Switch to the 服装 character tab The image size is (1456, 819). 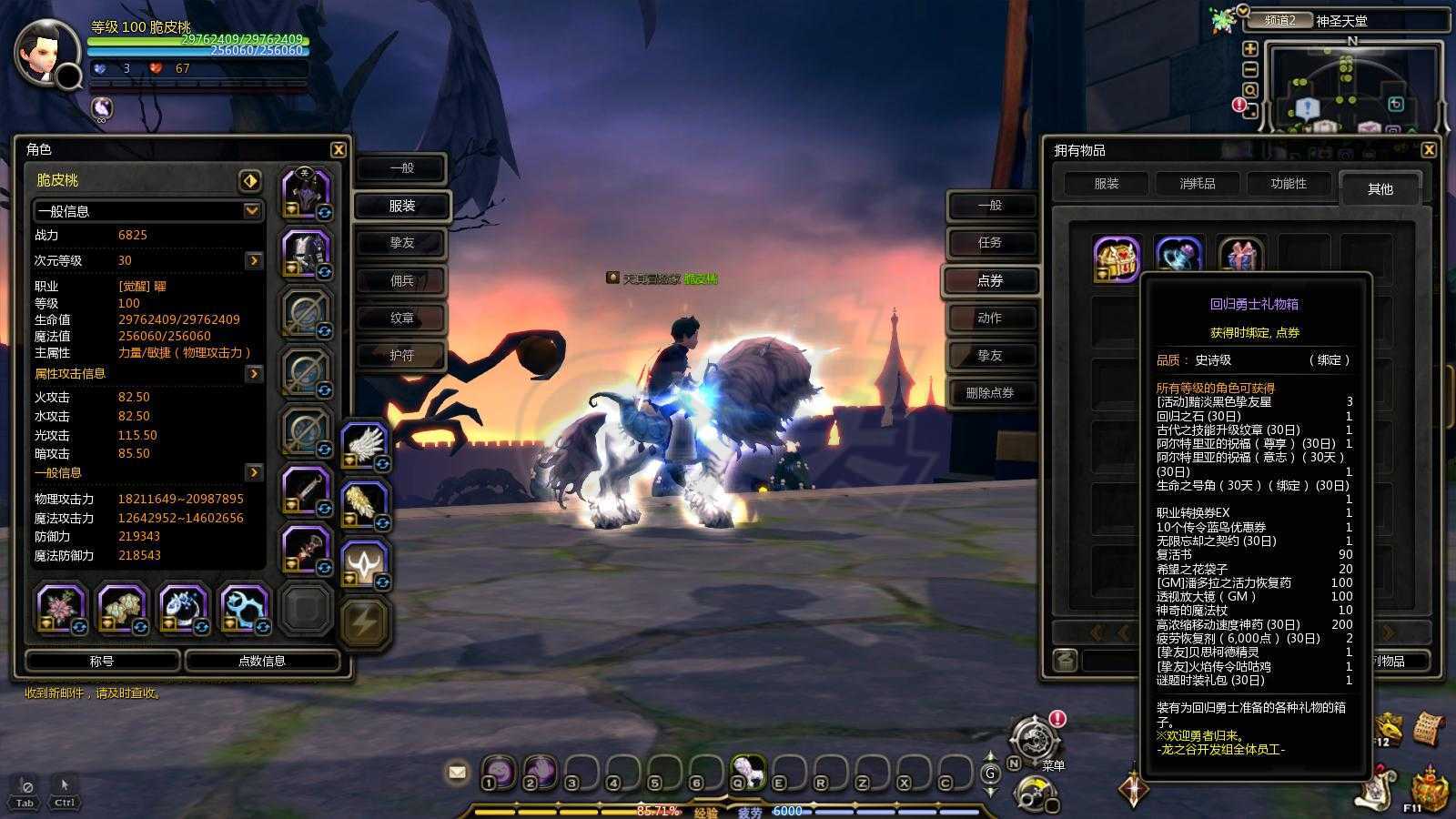401,206
